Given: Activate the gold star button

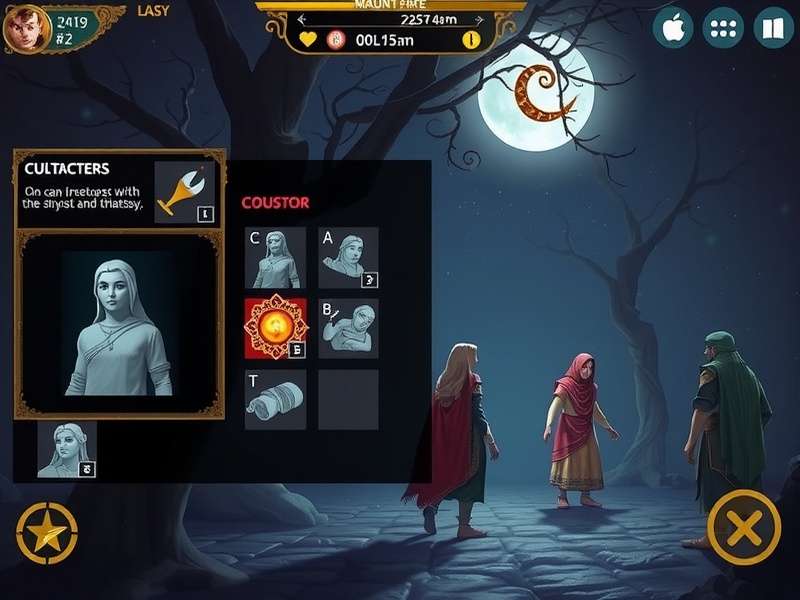Looking at the screenshot, I should tap(46, 531).
